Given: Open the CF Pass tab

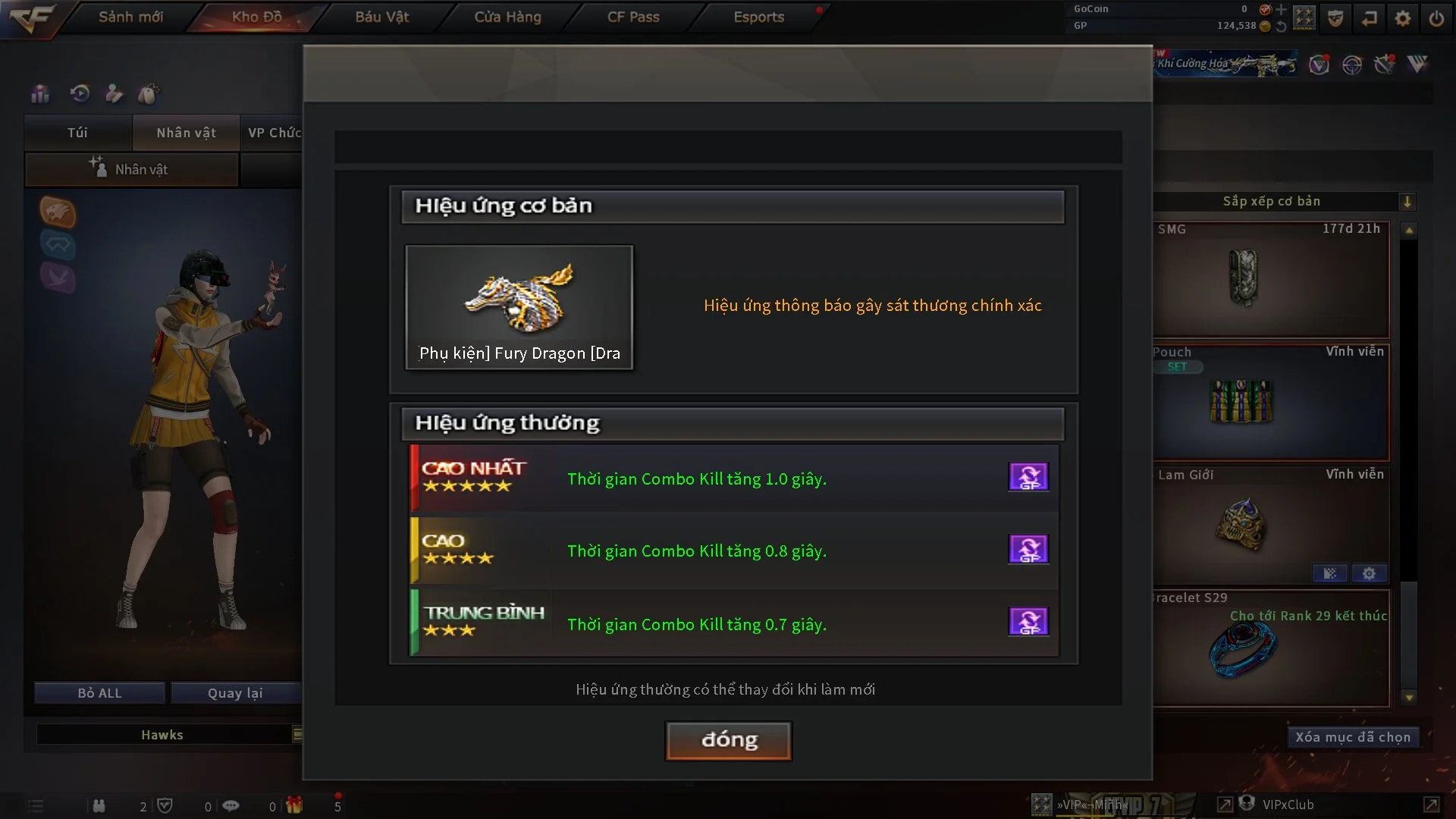Looking at the screenshot, I should pyautogui.click(x=633, y=17).
